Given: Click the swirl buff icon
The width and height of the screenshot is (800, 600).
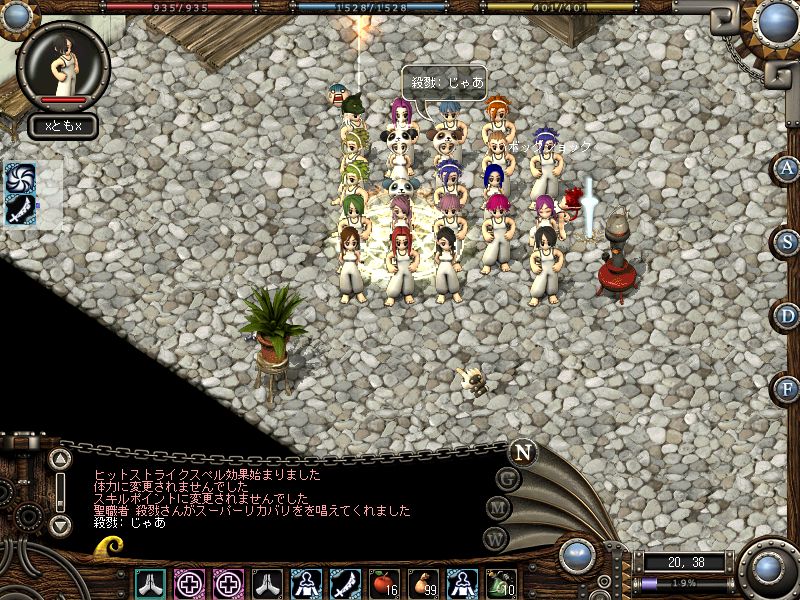Looking at the screenshot, I should click(x=21, y=178).
